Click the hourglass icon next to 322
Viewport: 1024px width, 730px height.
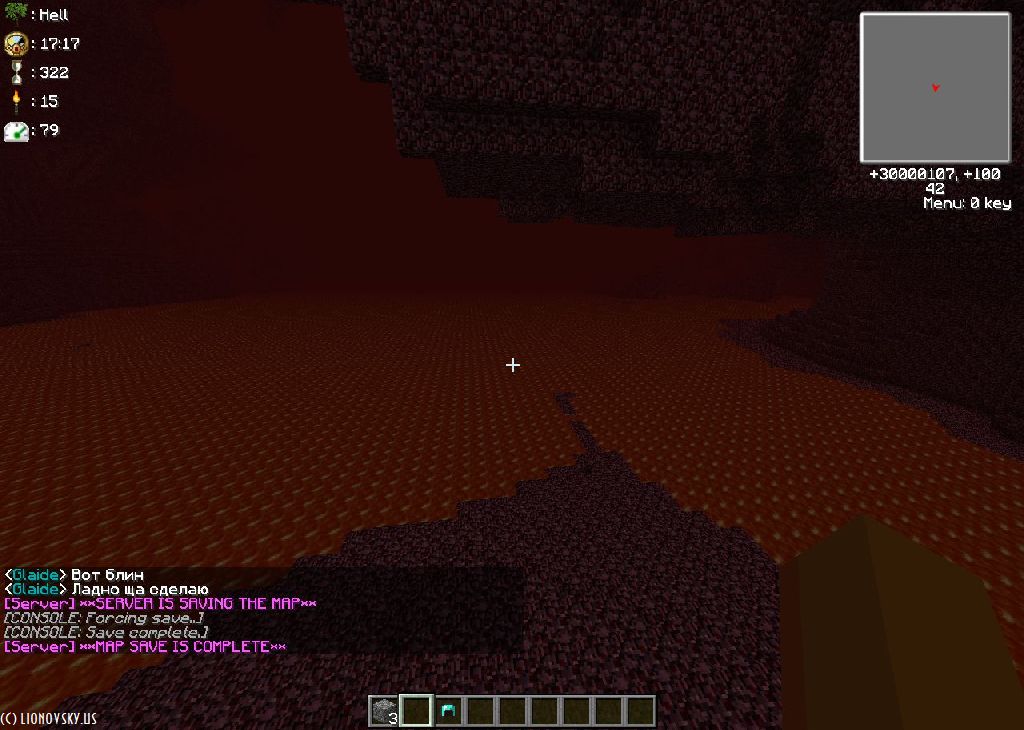click(x=16, y=72)
